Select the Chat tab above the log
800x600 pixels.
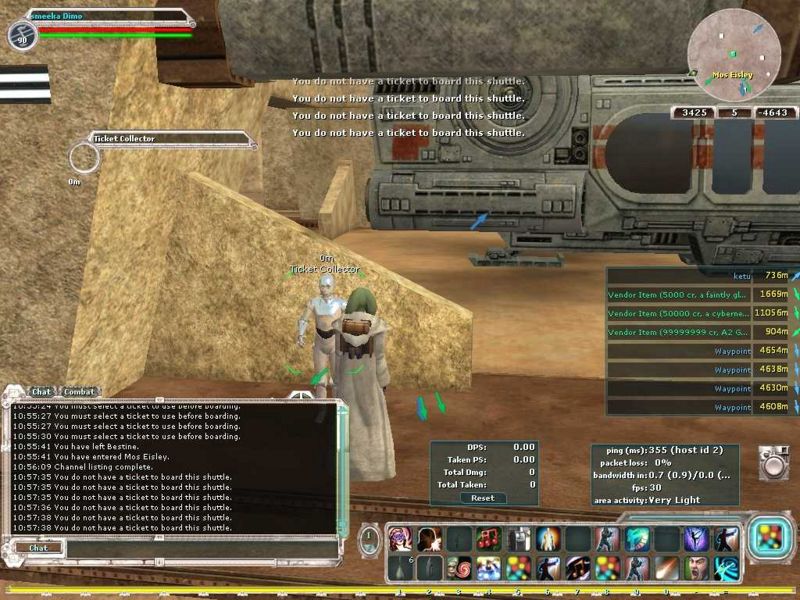coord(41,392)
